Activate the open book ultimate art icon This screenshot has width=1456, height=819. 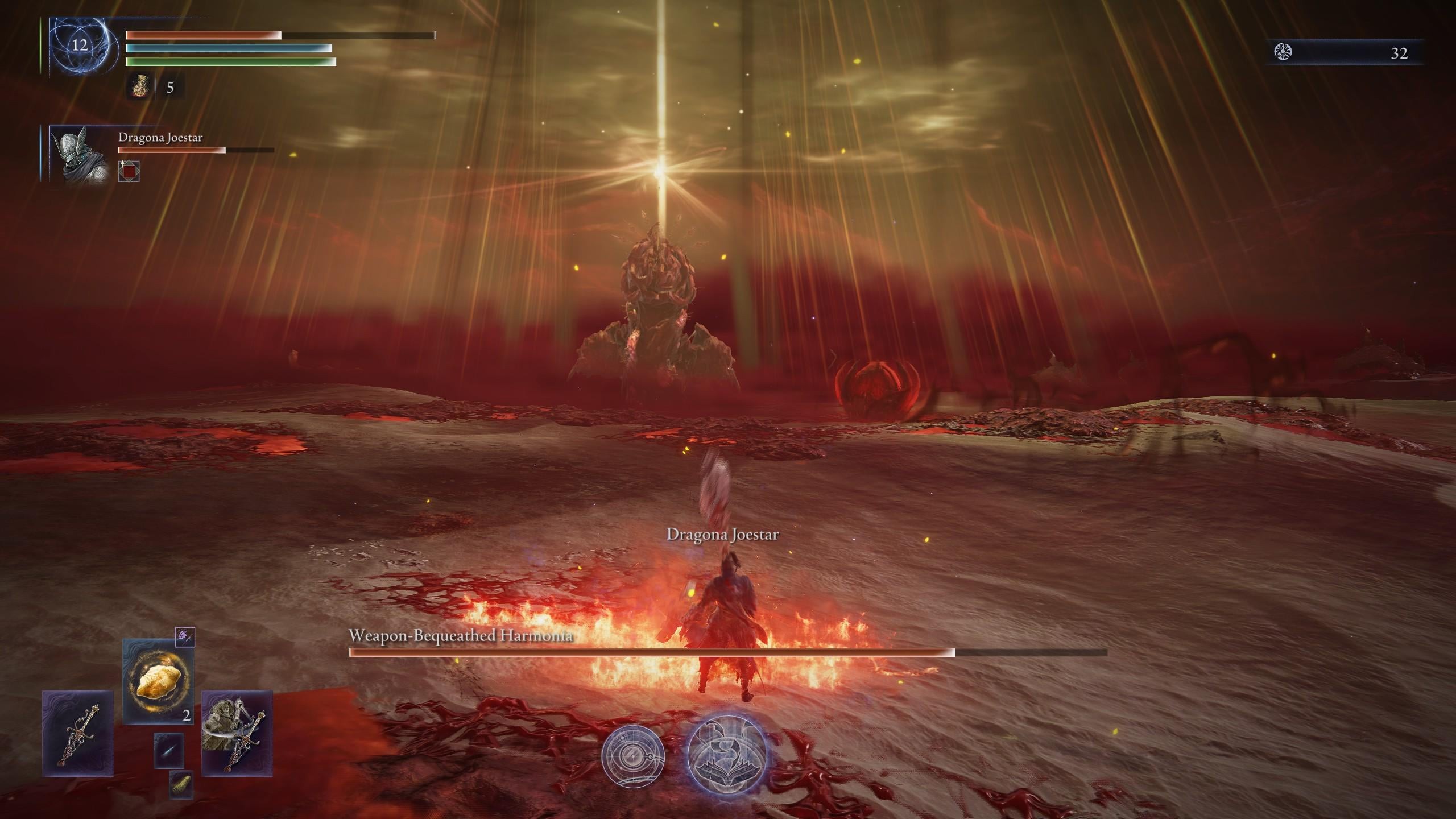[726, 753]
